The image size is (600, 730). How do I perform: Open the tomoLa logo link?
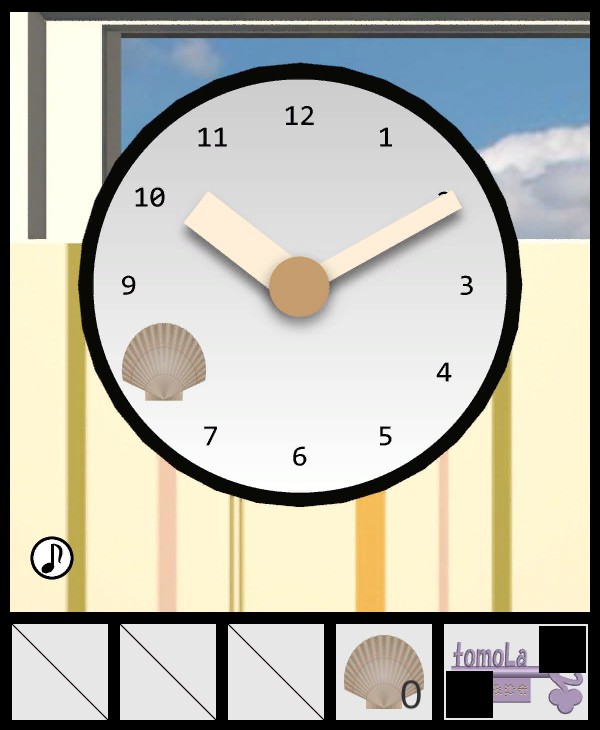click(514, 671)
